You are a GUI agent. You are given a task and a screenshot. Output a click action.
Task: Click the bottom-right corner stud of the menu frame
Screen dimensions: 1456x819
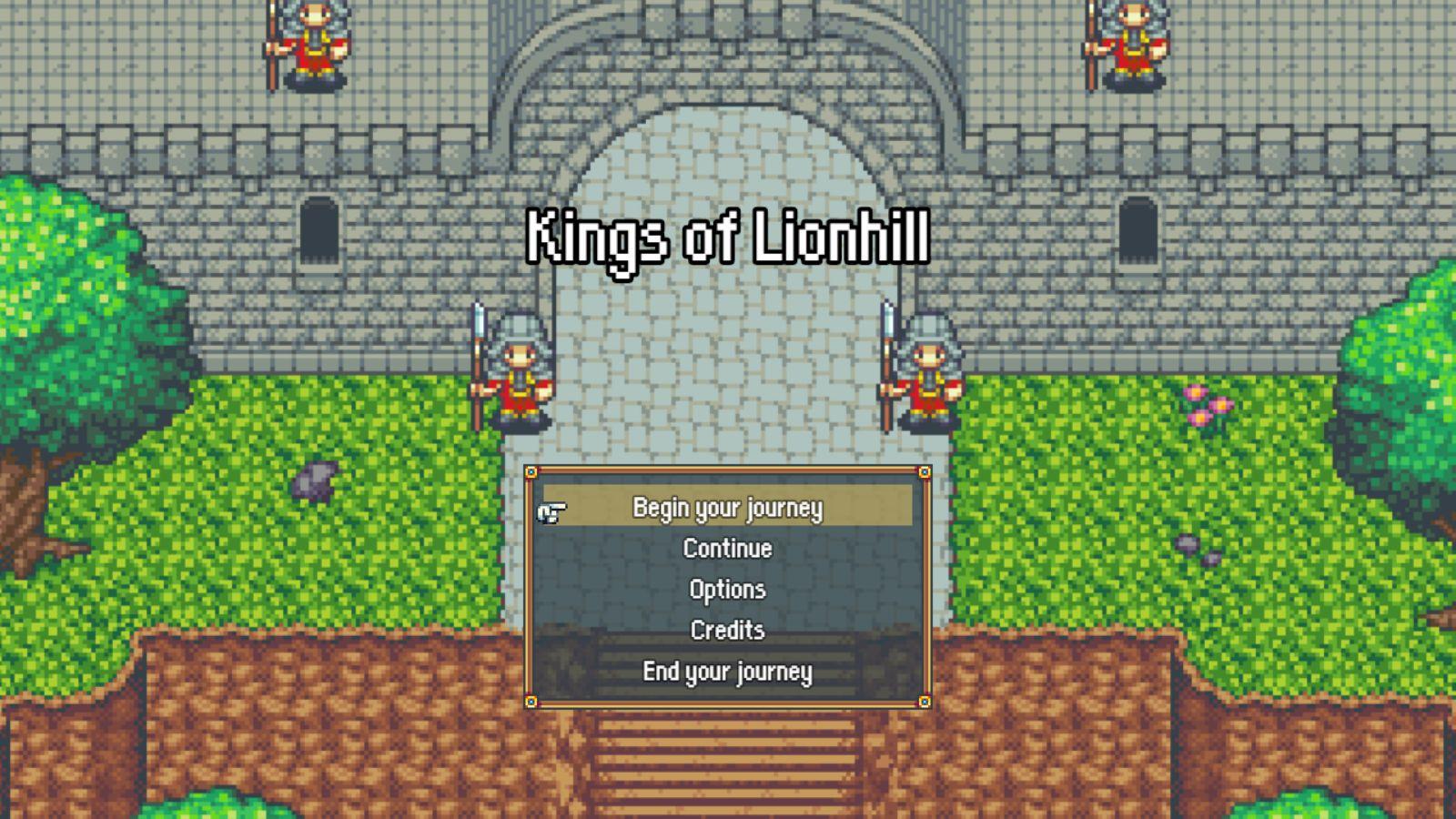[925, 701]
